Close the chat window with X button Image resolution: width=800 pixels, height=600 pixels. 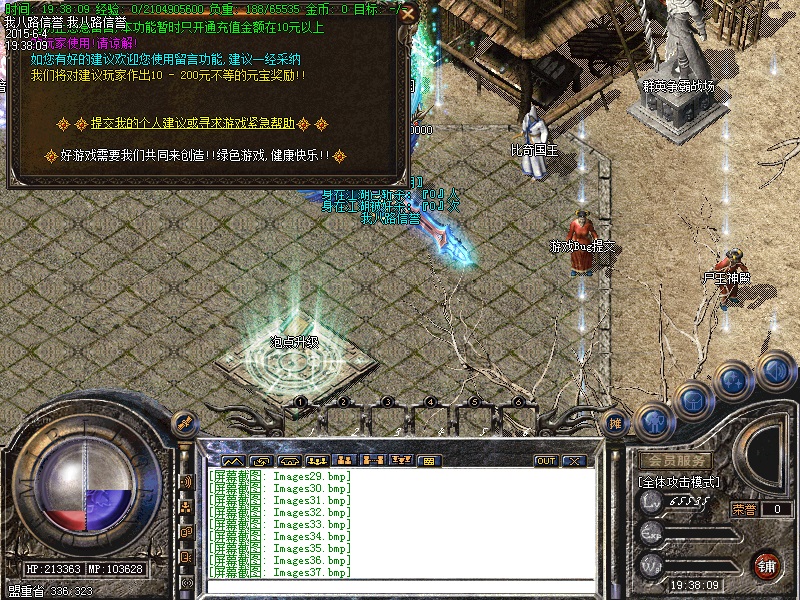574,461
